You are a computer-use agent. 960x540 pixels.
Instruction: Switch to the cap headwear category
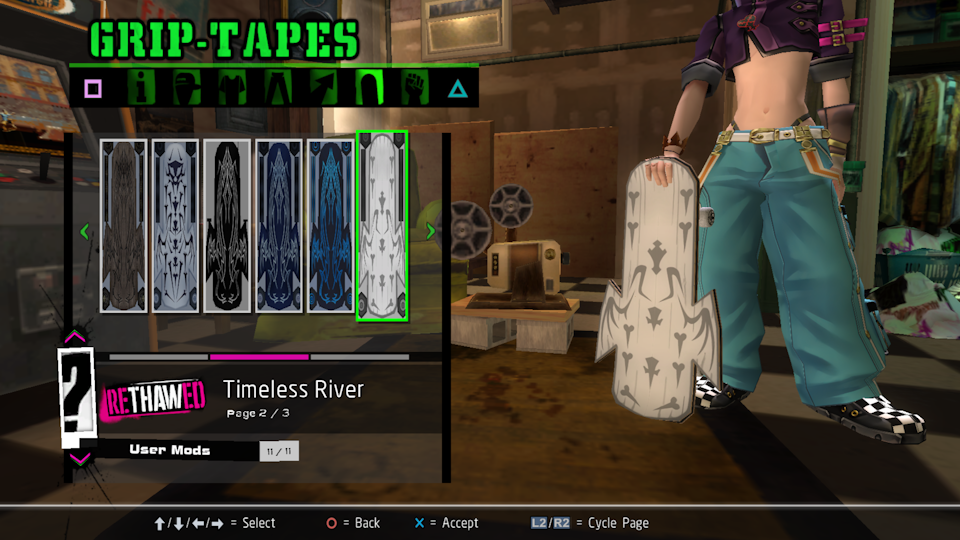pos(187,88)
